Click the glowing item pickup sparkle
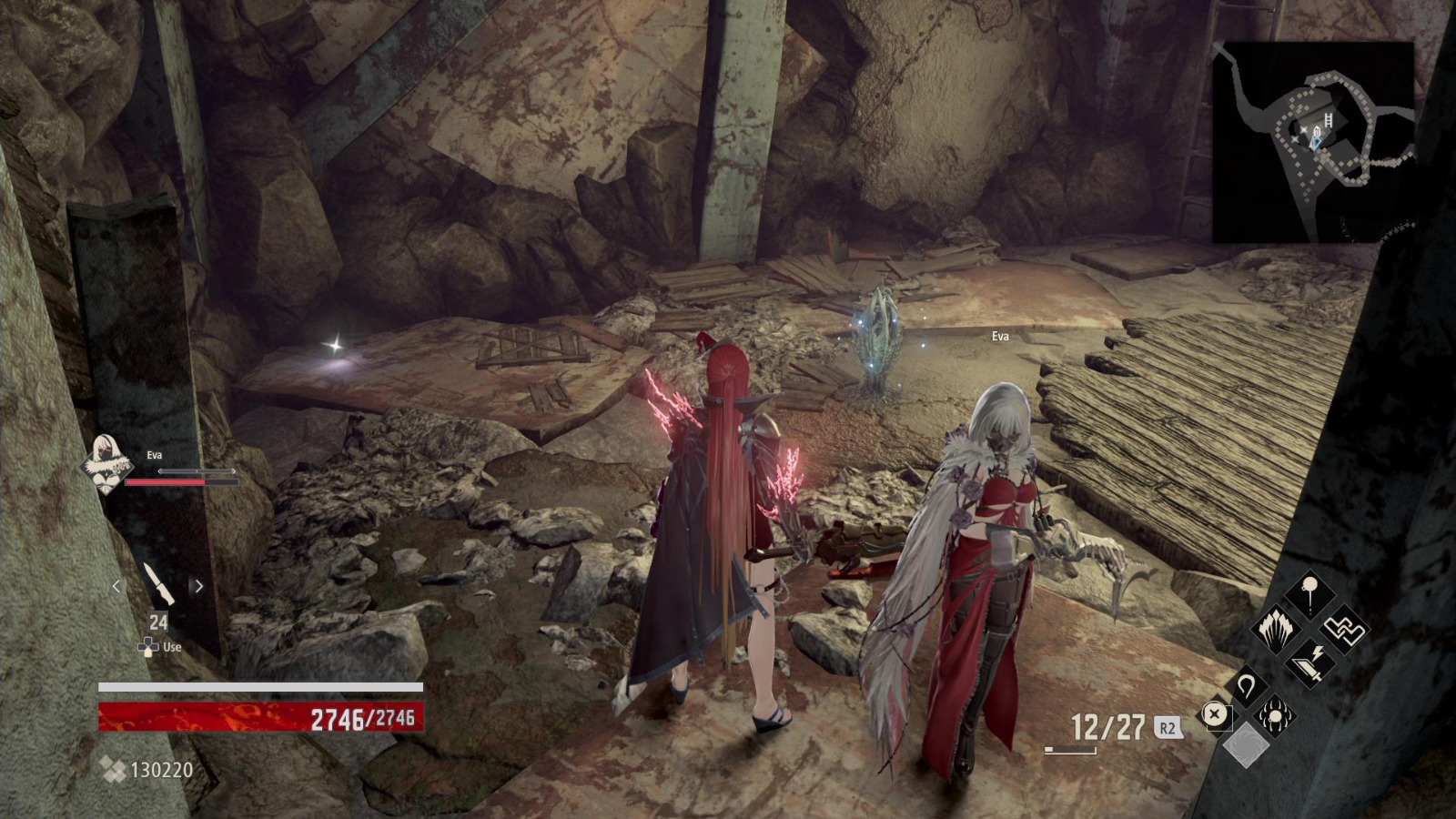 [x=333, y=347]
